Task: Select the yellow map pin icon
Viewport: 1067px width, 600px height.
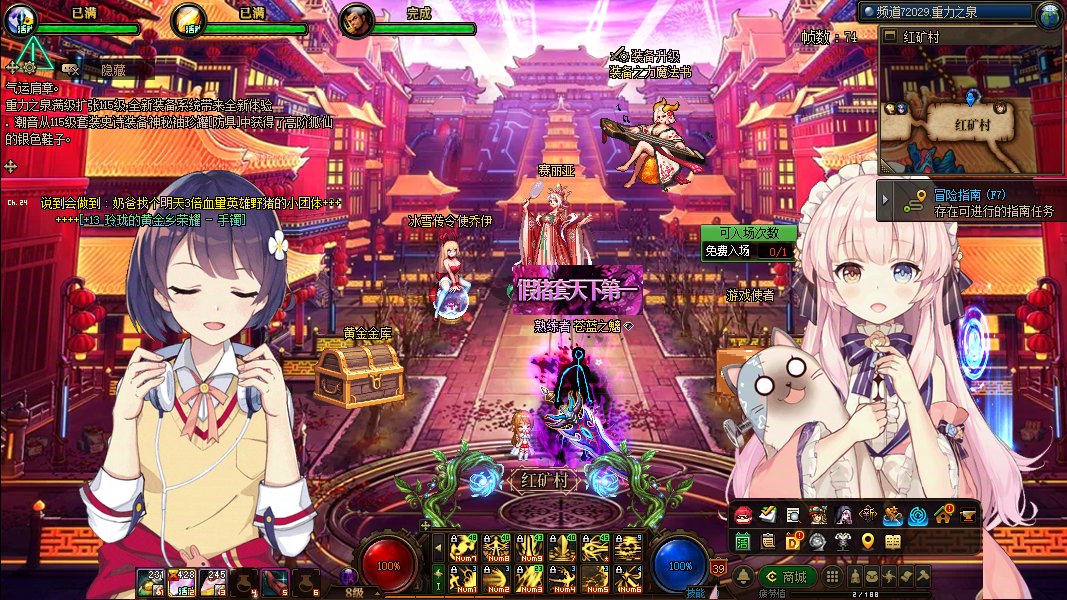Action: pyautogui.click(x=867, y=542)
